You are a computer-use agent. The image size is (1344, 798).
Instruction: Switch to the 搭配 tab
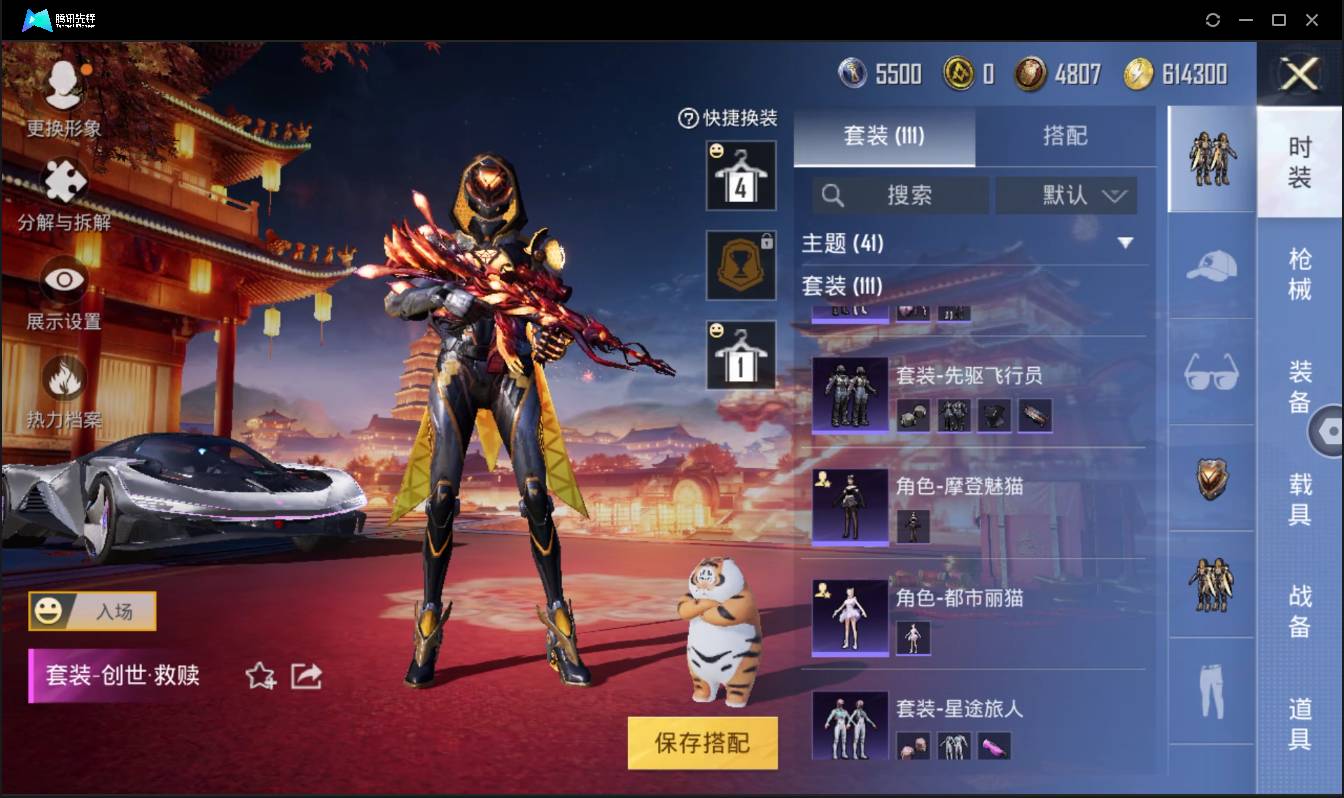coord(1064,137)
